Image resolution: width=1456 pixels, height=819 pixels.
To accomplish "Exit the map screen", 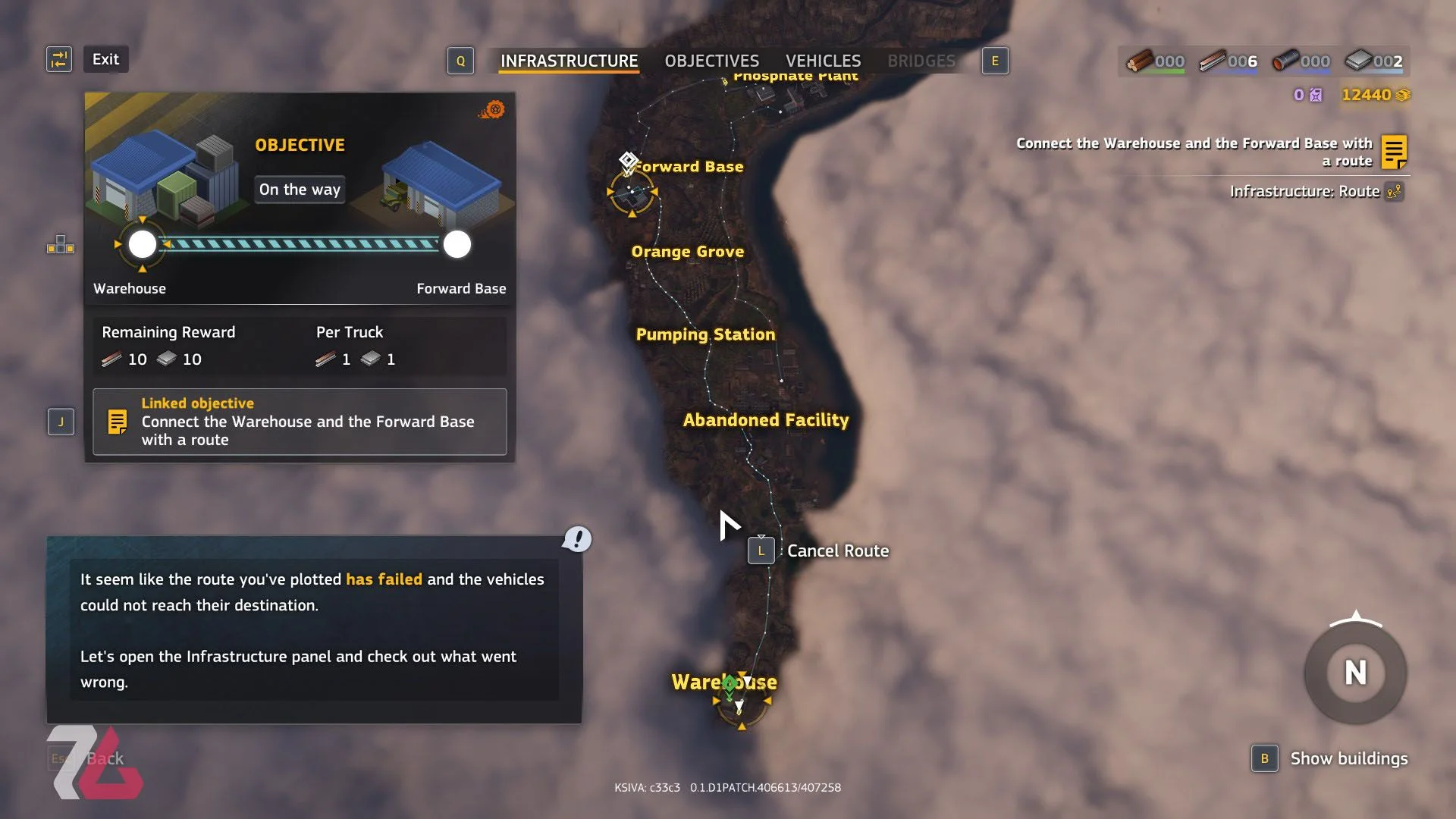I will pos(105,59).
